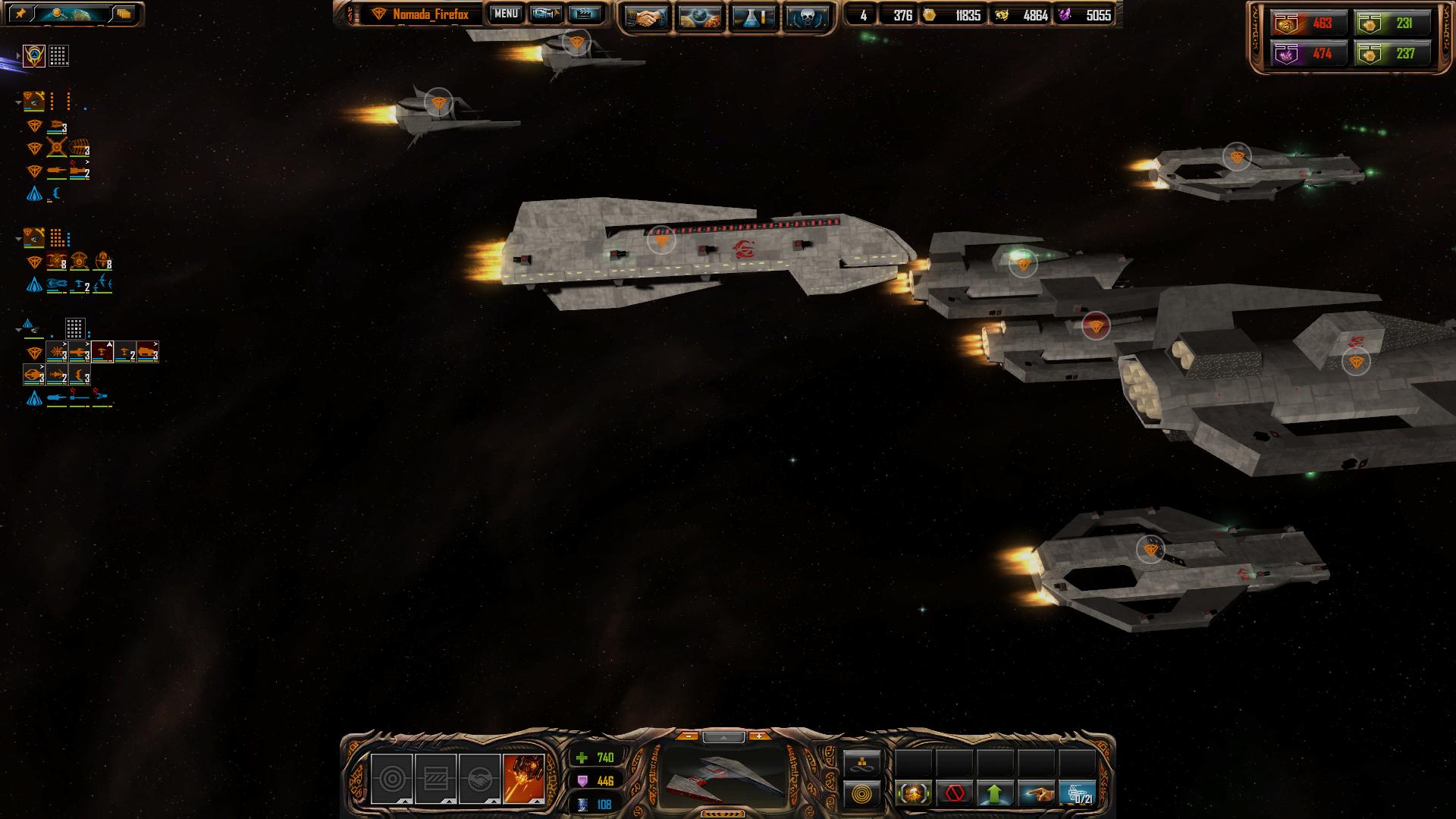Viewport: 1456px width, 819px height.
Task: Click the orange plus button above portrait
Action: 758,736
